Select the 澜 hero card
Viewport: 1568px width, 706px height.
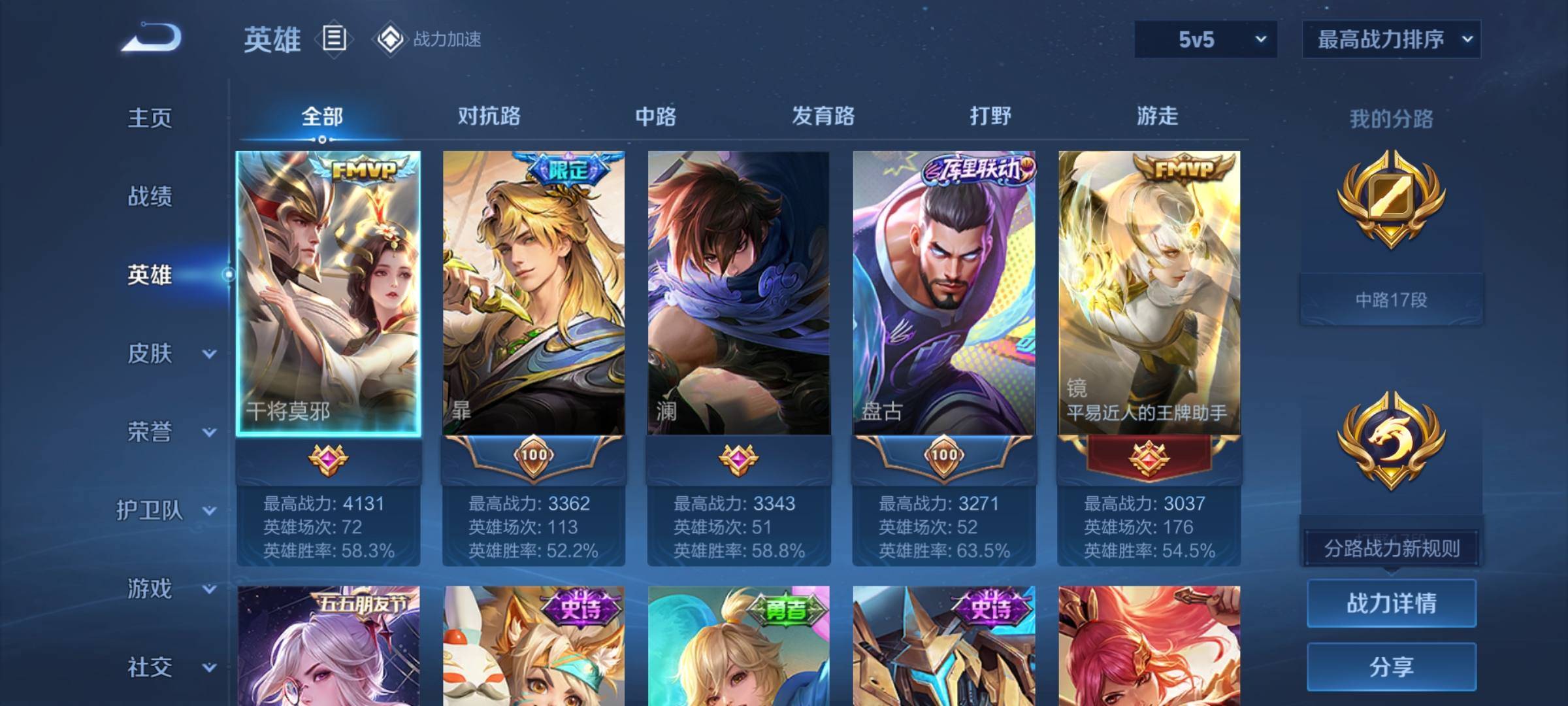click(738, 294)
